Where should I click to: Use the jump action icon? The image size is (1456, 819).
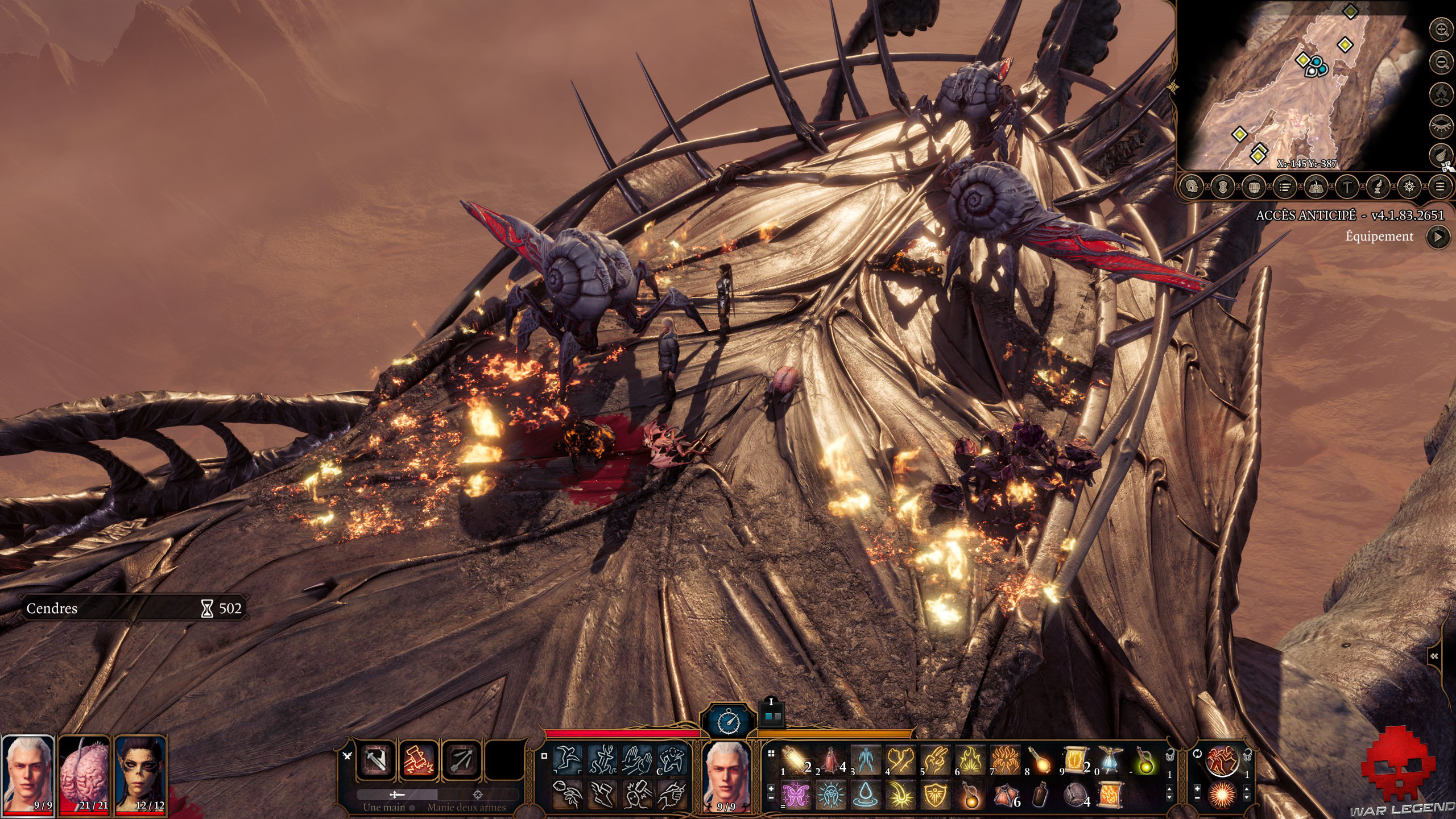click(x=568, y=760)
